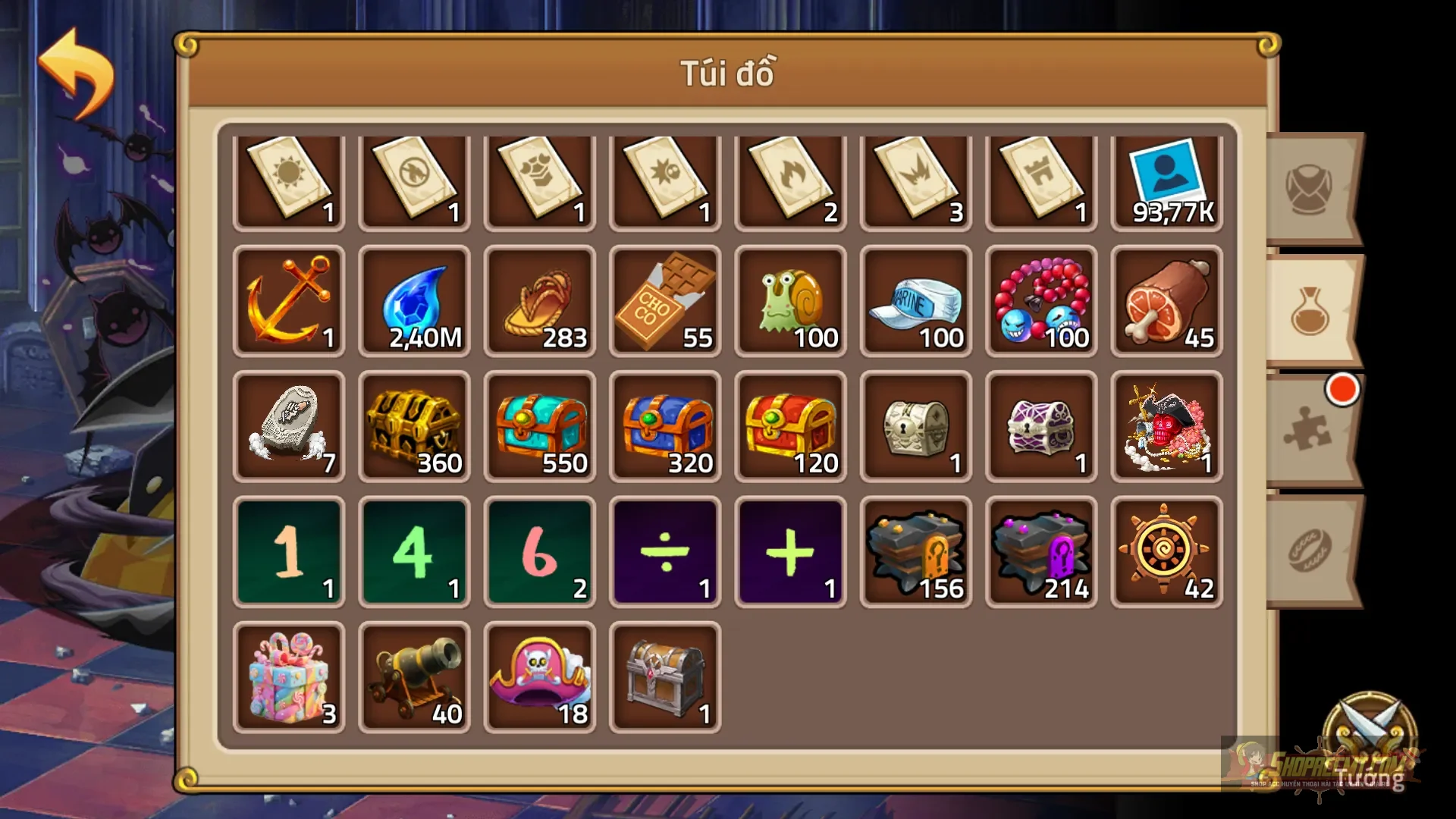
Task: Select the meat item with count 45
Action: [x=1166, y=303]
